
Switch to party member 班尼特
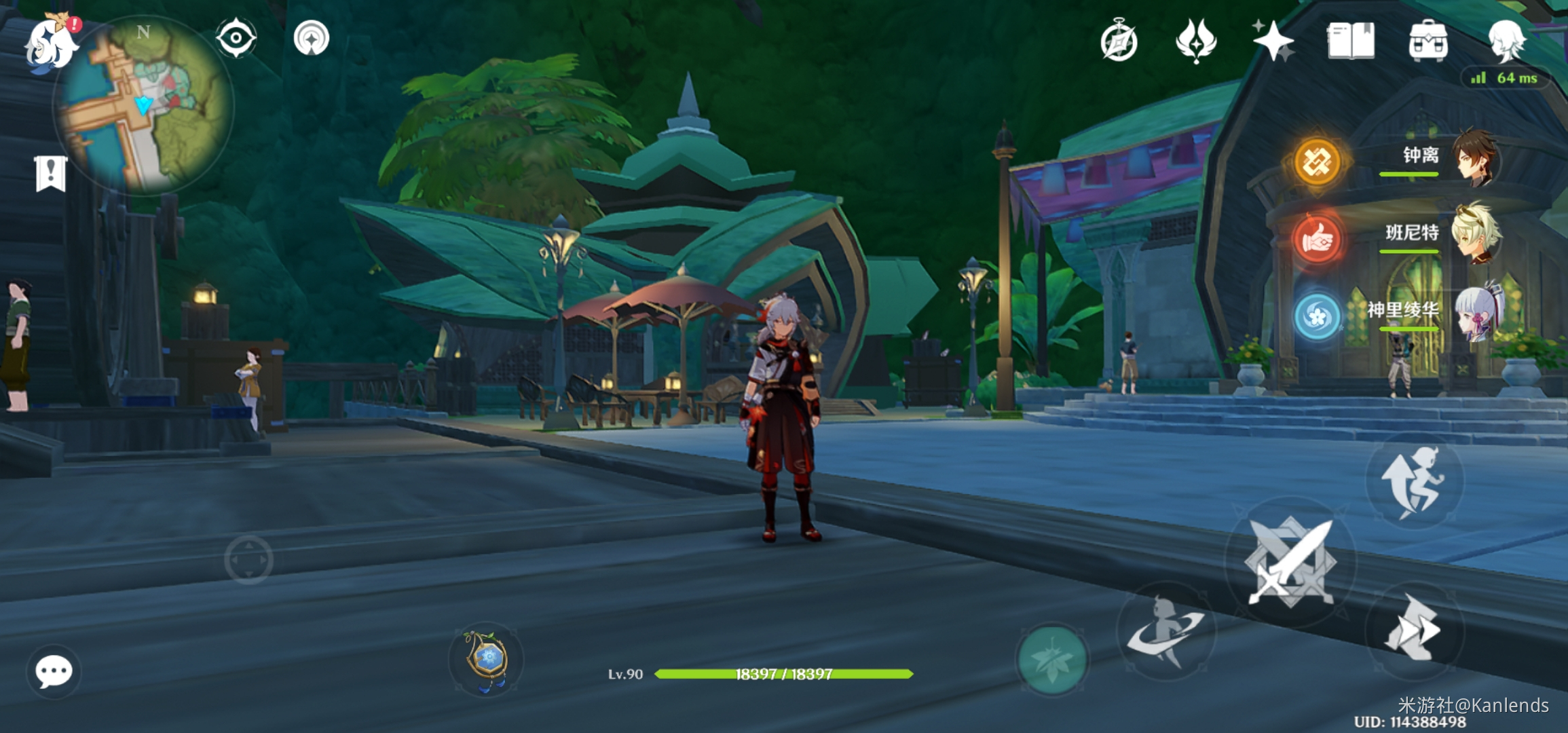[x=1473, y=235]
